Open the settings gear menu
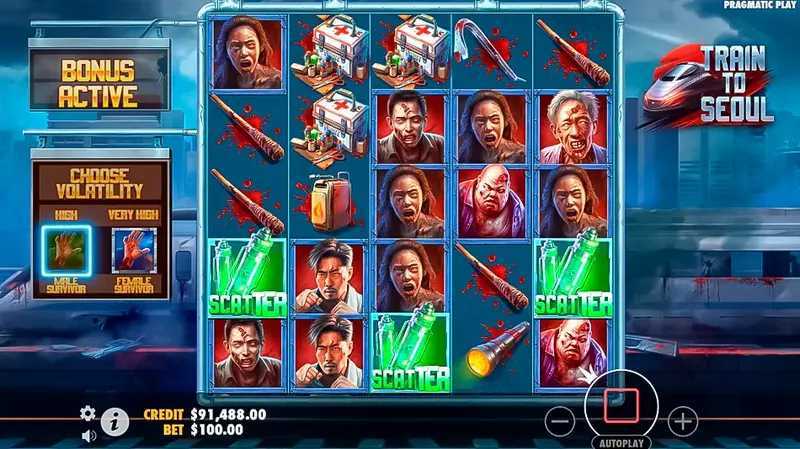Image resolution: width=800 pixels, height=449 pixels. [x=88, y=413]
